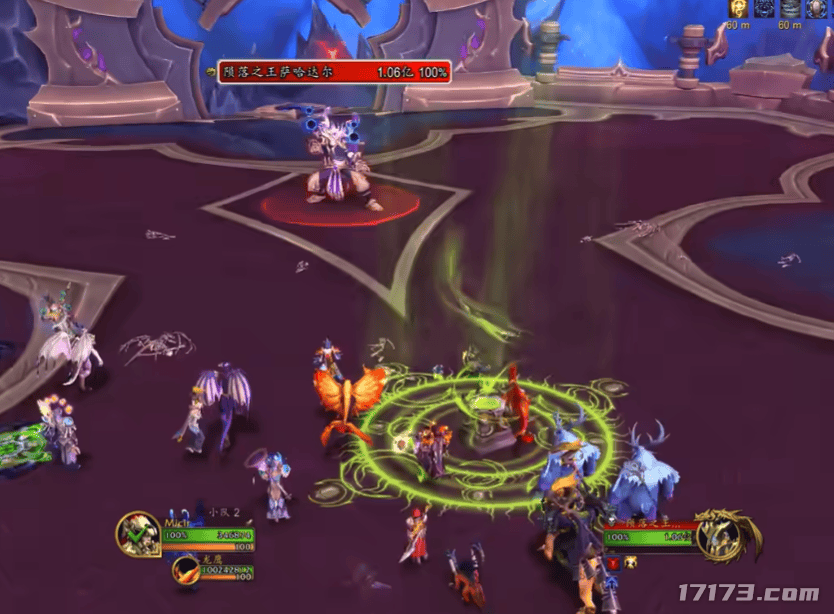Click the boss target portrait with dragon frame
The height and width of the screenshot is (614, 834).
click(x=723, y=534)
